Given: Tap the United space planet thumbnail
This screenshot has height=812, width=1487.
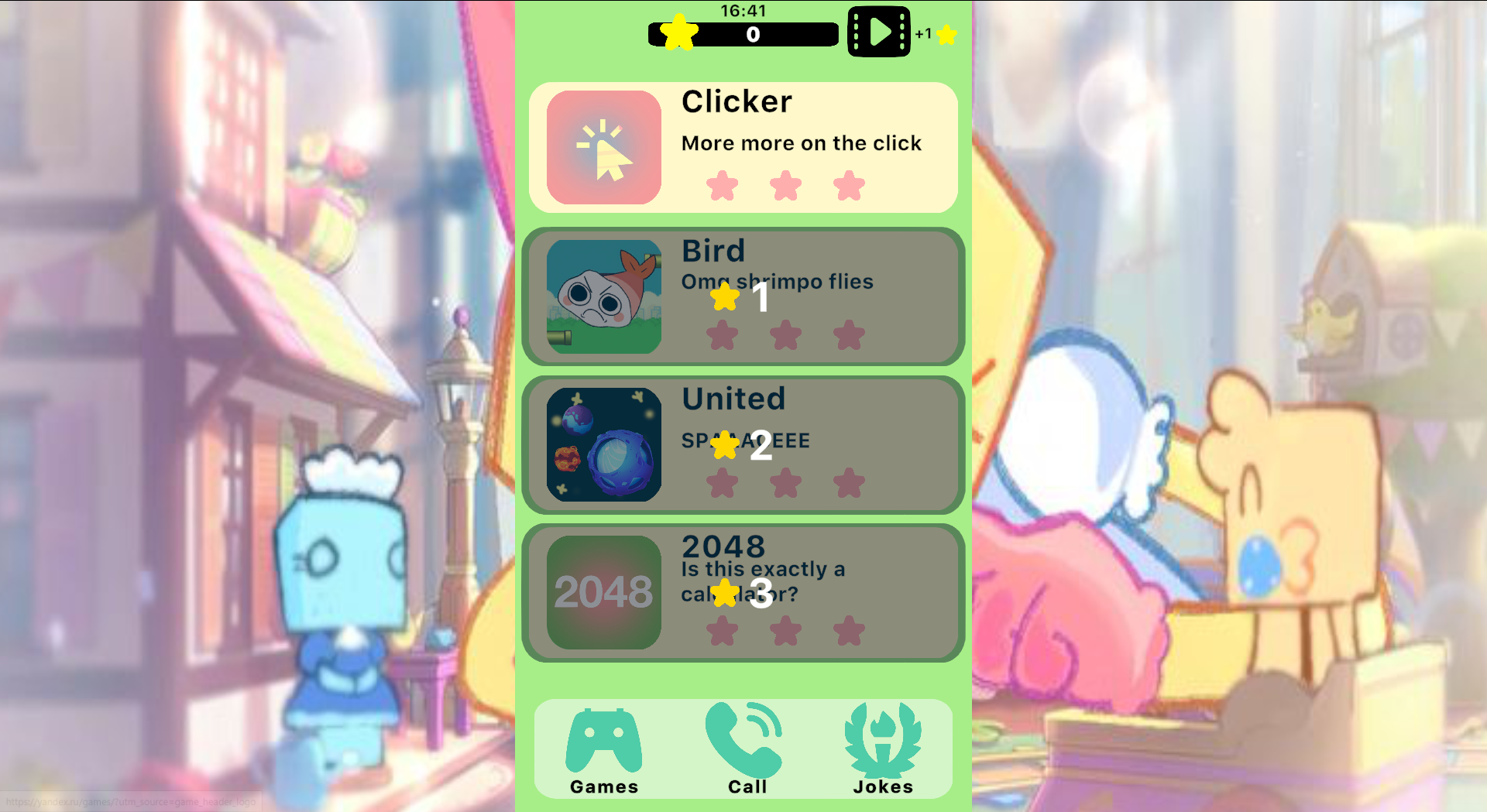Looking at the screenshot, I should 603,444.
